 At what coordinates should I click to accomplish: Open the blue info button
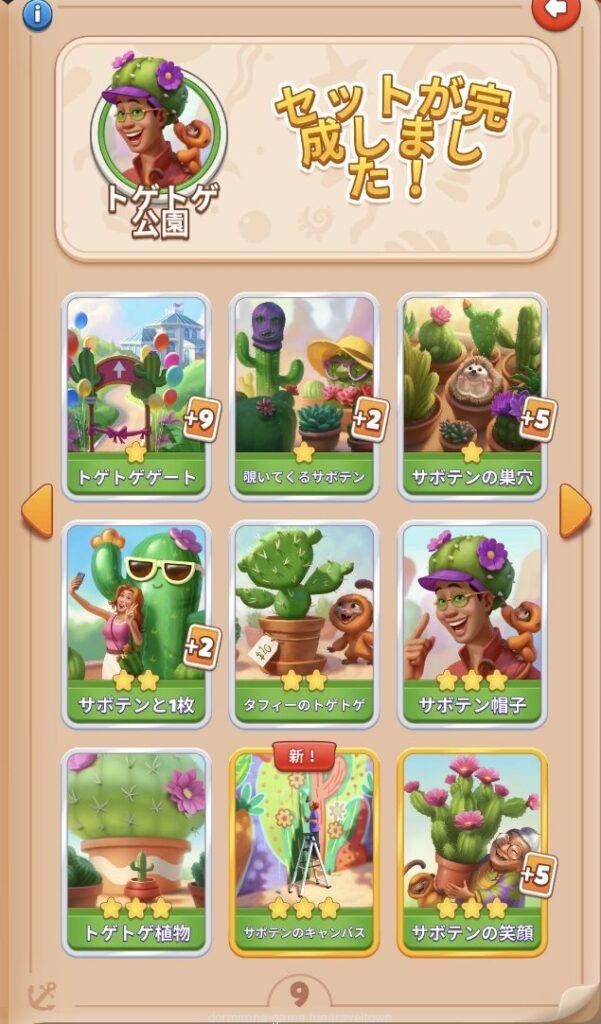37,14
